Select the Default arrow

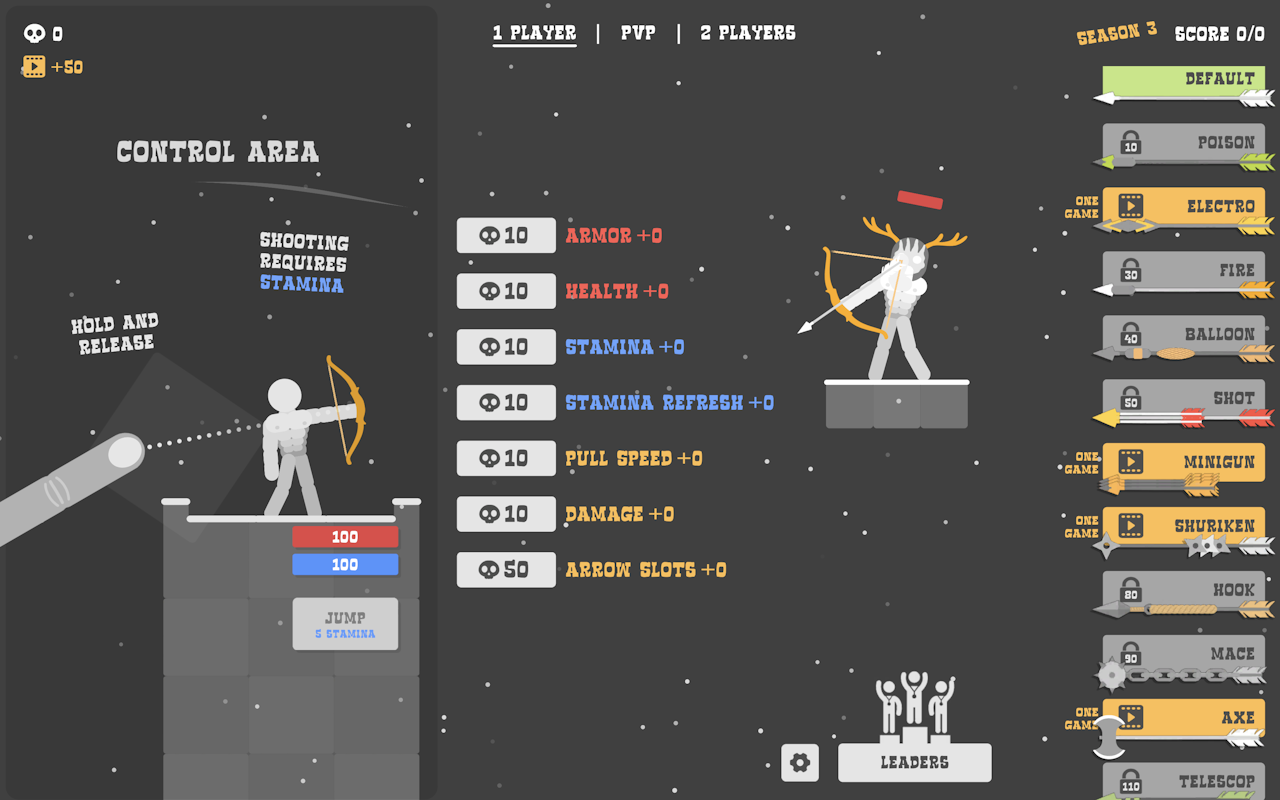(x=1183, y=80)
